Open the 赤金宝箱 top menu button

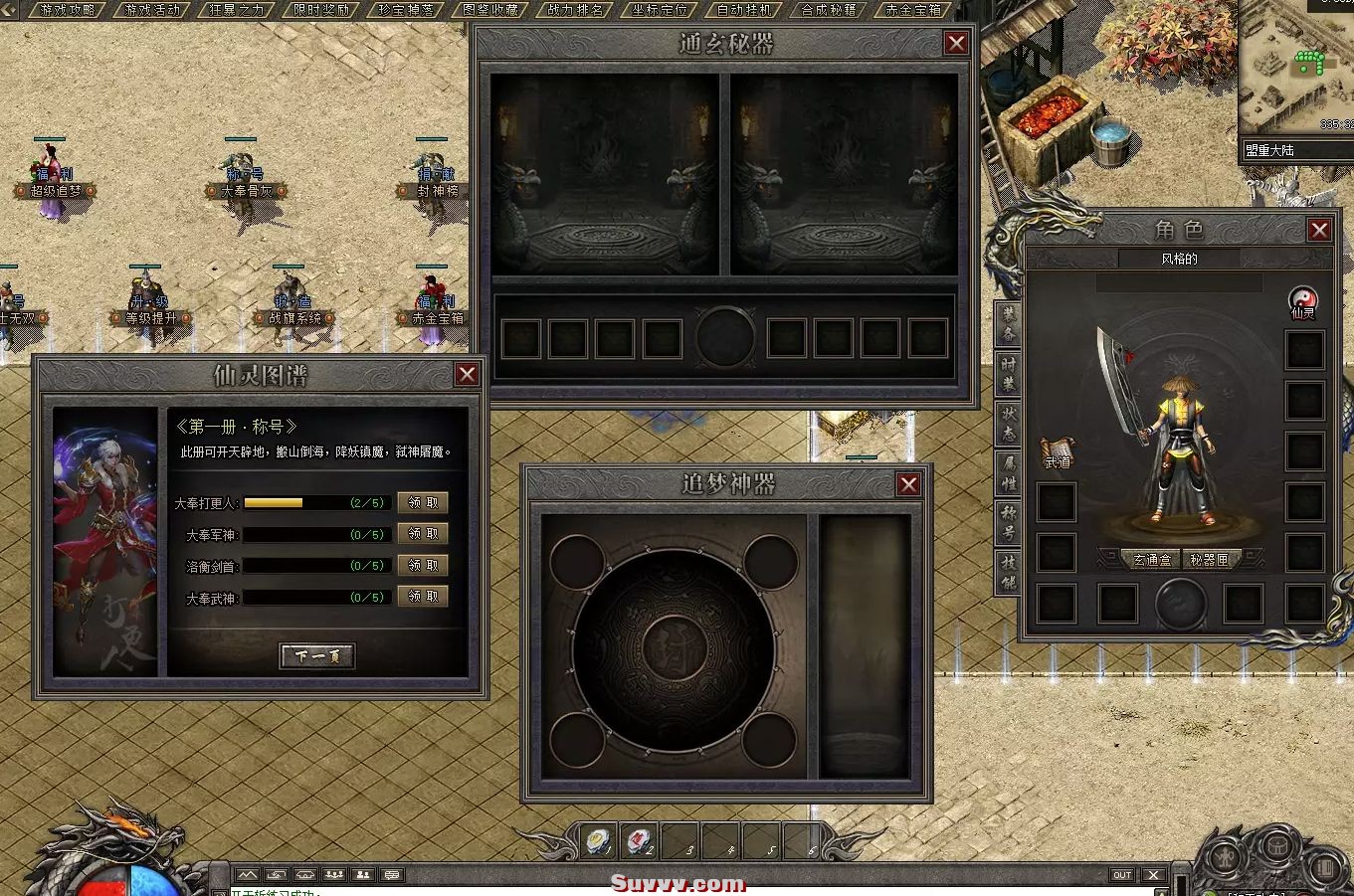(x=913, y=10)
